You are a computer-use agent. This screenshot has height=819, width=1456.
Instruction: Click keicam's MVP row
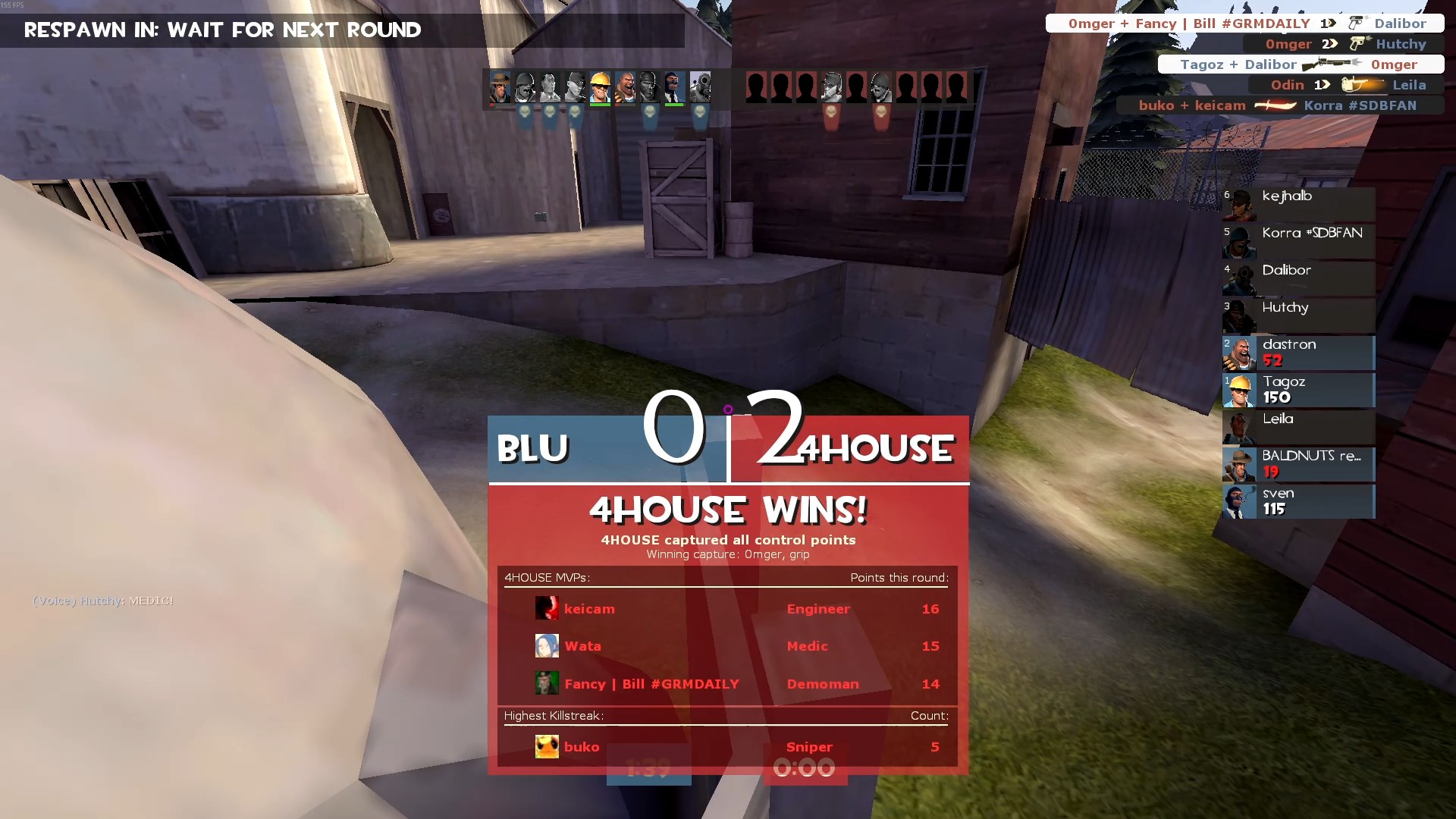(x=726, y=609)
